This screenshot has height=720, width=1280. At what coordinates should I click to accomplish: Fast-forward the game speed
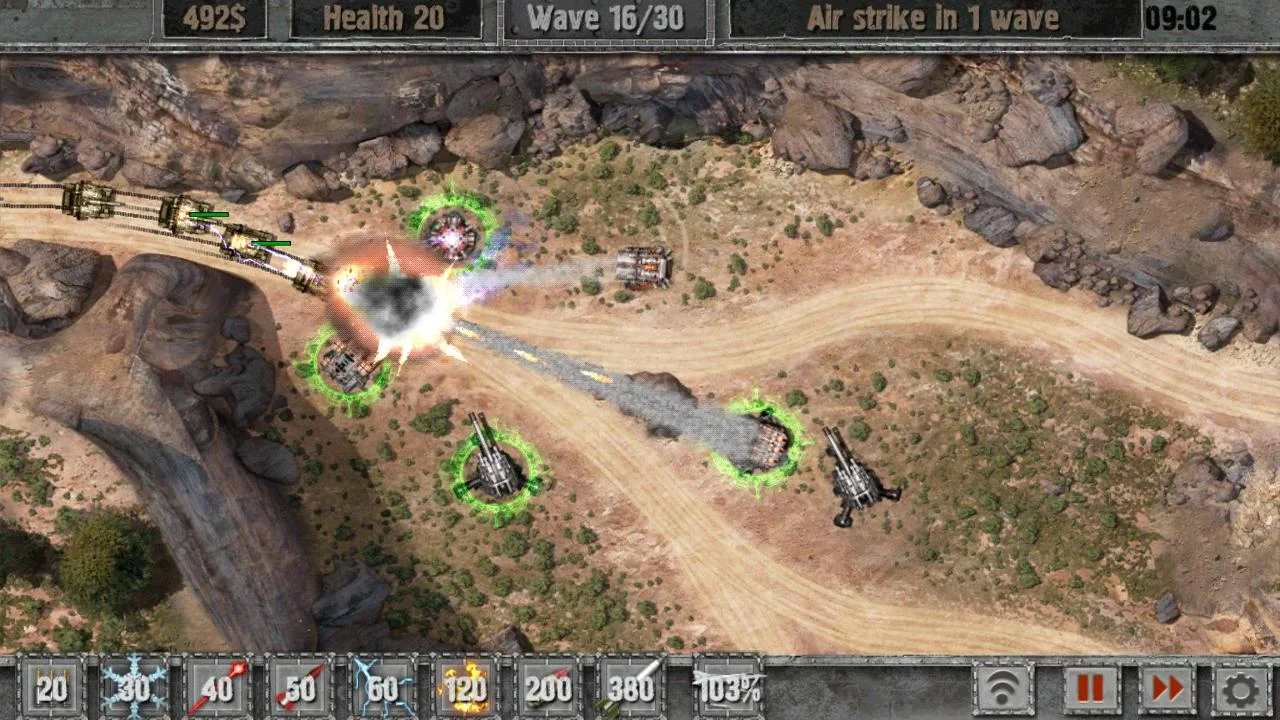[1167, 688]
